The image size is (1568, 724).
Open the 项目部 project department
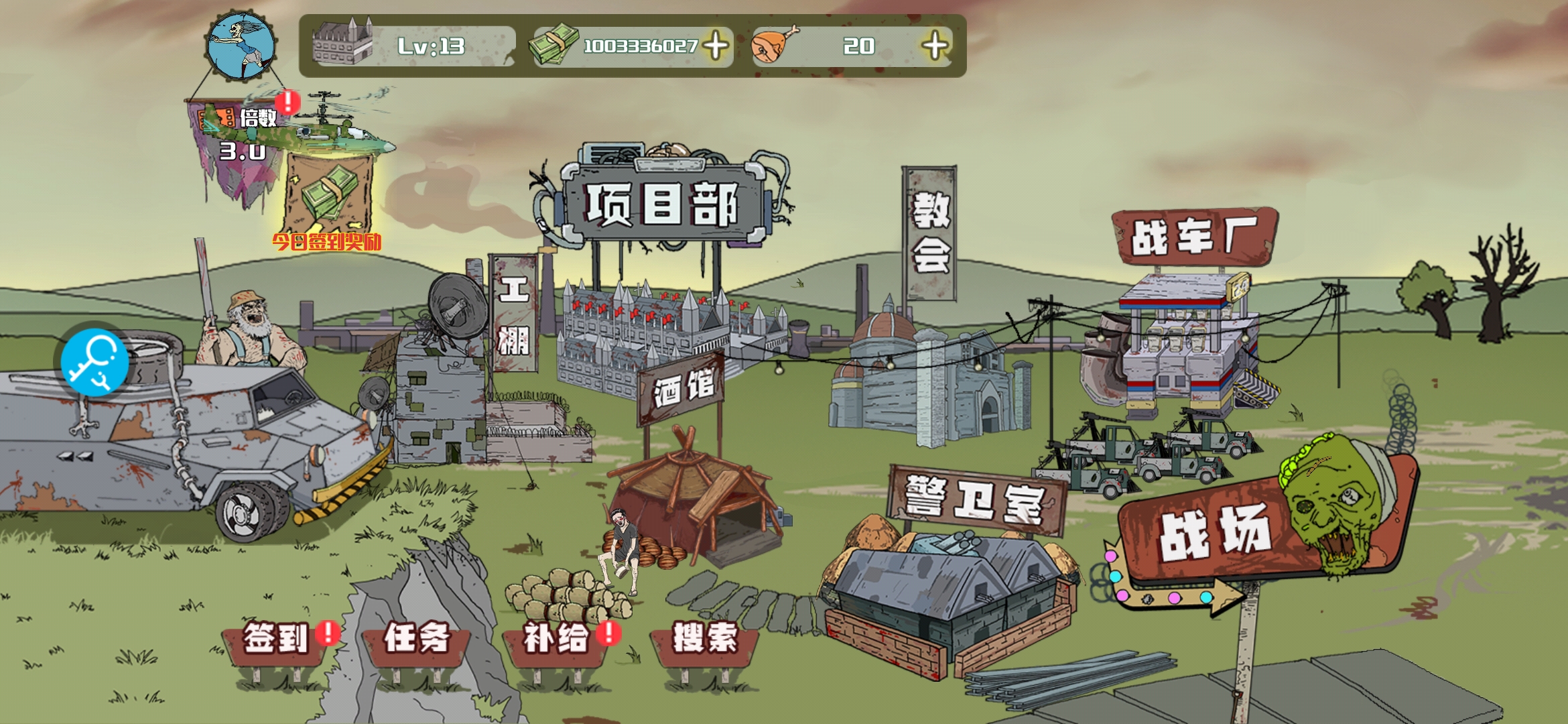(x=662, y=203)
